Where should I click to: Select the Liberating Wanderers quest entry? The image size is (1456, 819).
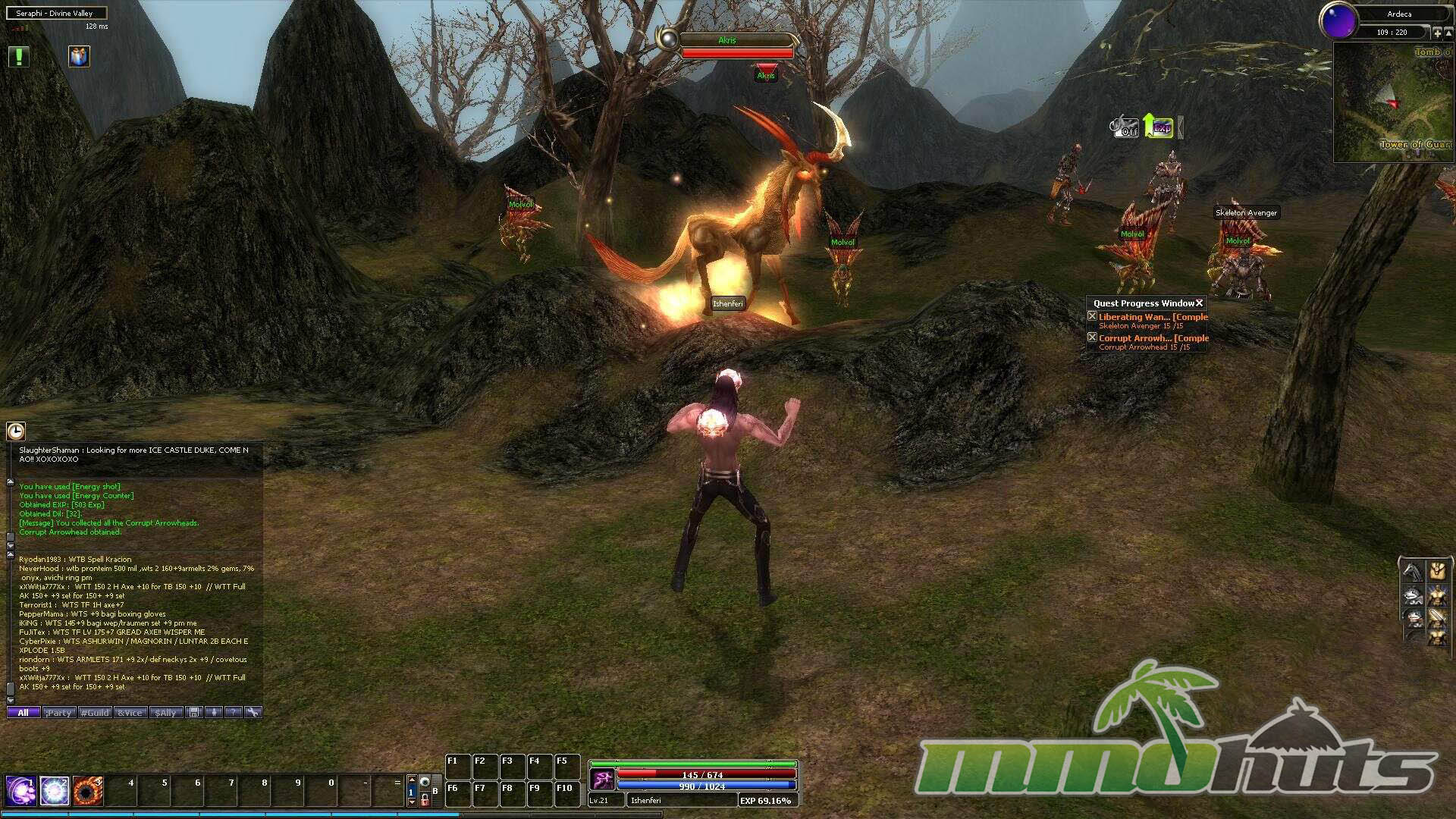coord(1151,317)
